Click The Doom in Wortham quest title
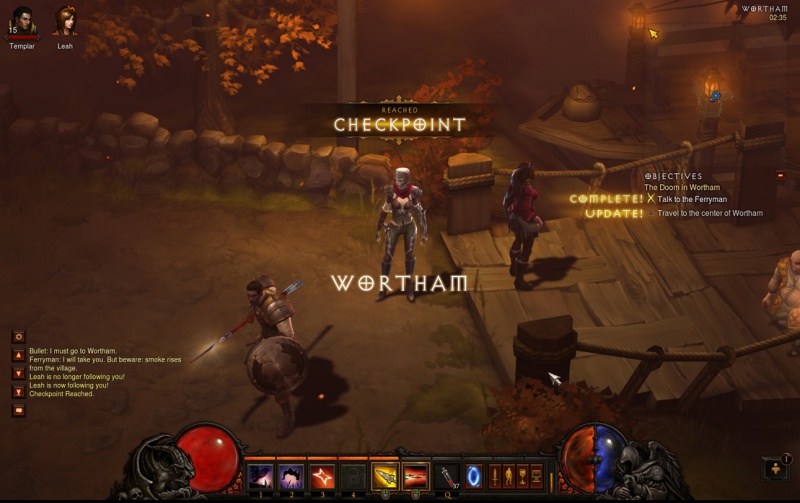The height and width of the screenshot is (503, 800). (684, 187)
